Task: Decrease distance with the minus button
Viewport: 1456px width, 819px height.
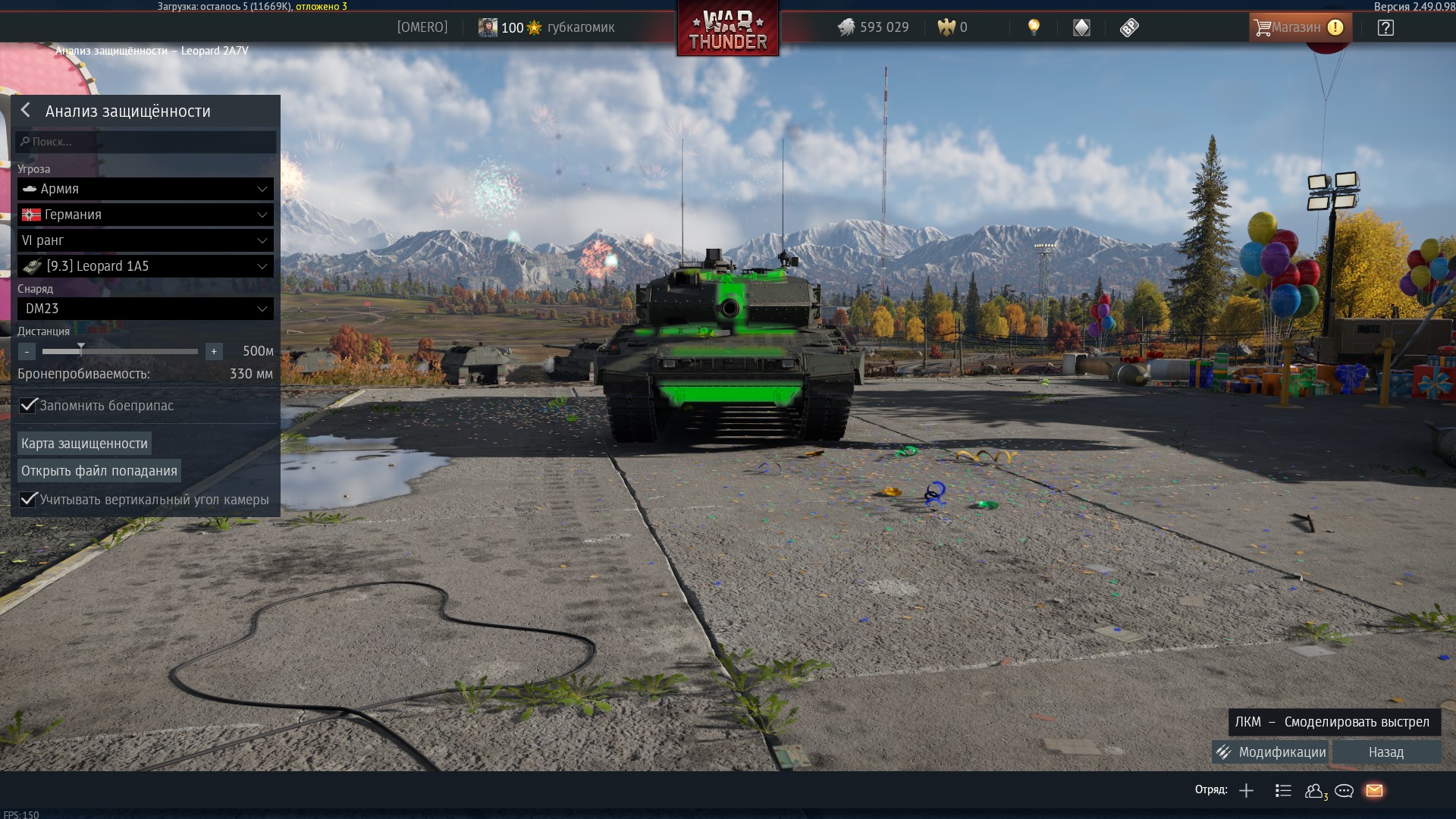Action: tap(27, 351)
